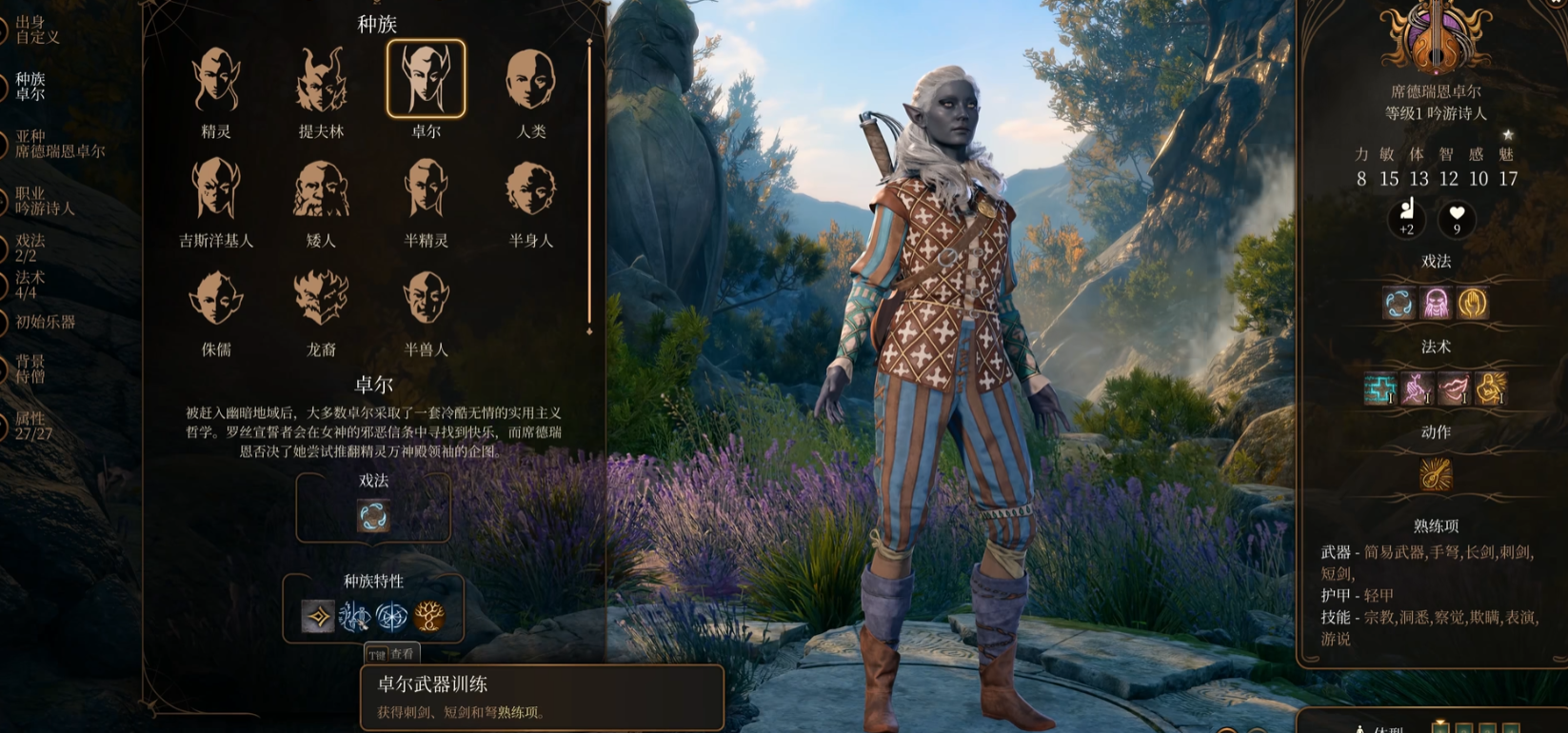1568x733 pixels.
Task: Switch to the Subrace (亚种) section
Action: pos(59,144)
